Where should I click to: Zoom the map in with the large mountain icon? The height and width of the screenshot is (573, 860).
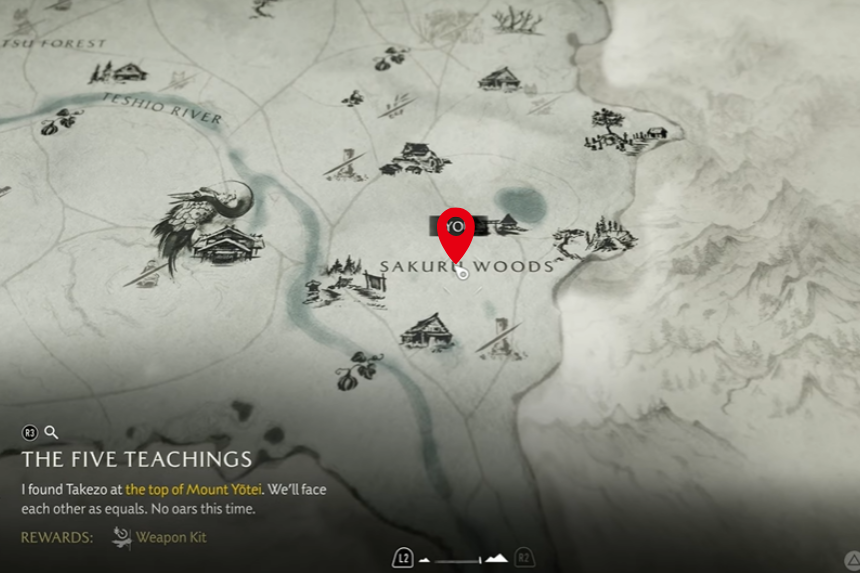(497, 559)
